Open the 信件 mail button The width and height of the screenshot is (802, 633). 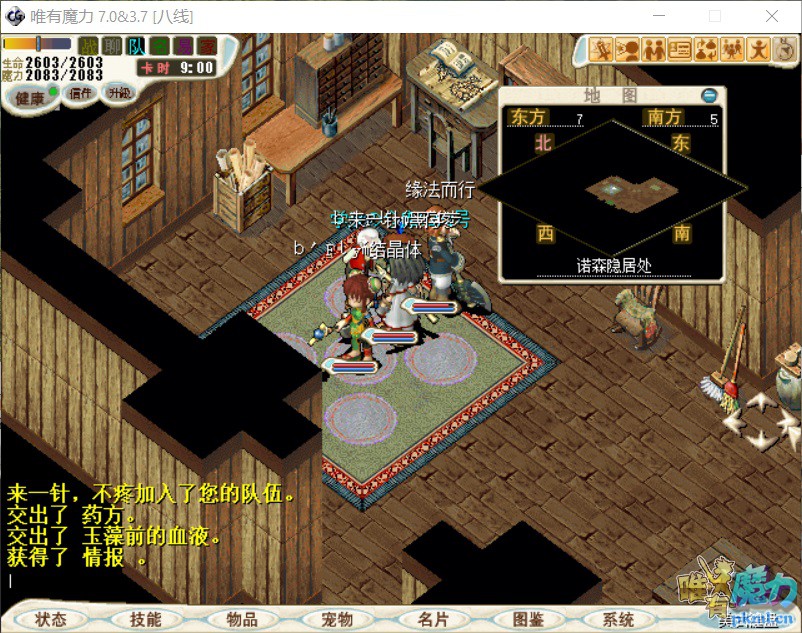(80, 93)
